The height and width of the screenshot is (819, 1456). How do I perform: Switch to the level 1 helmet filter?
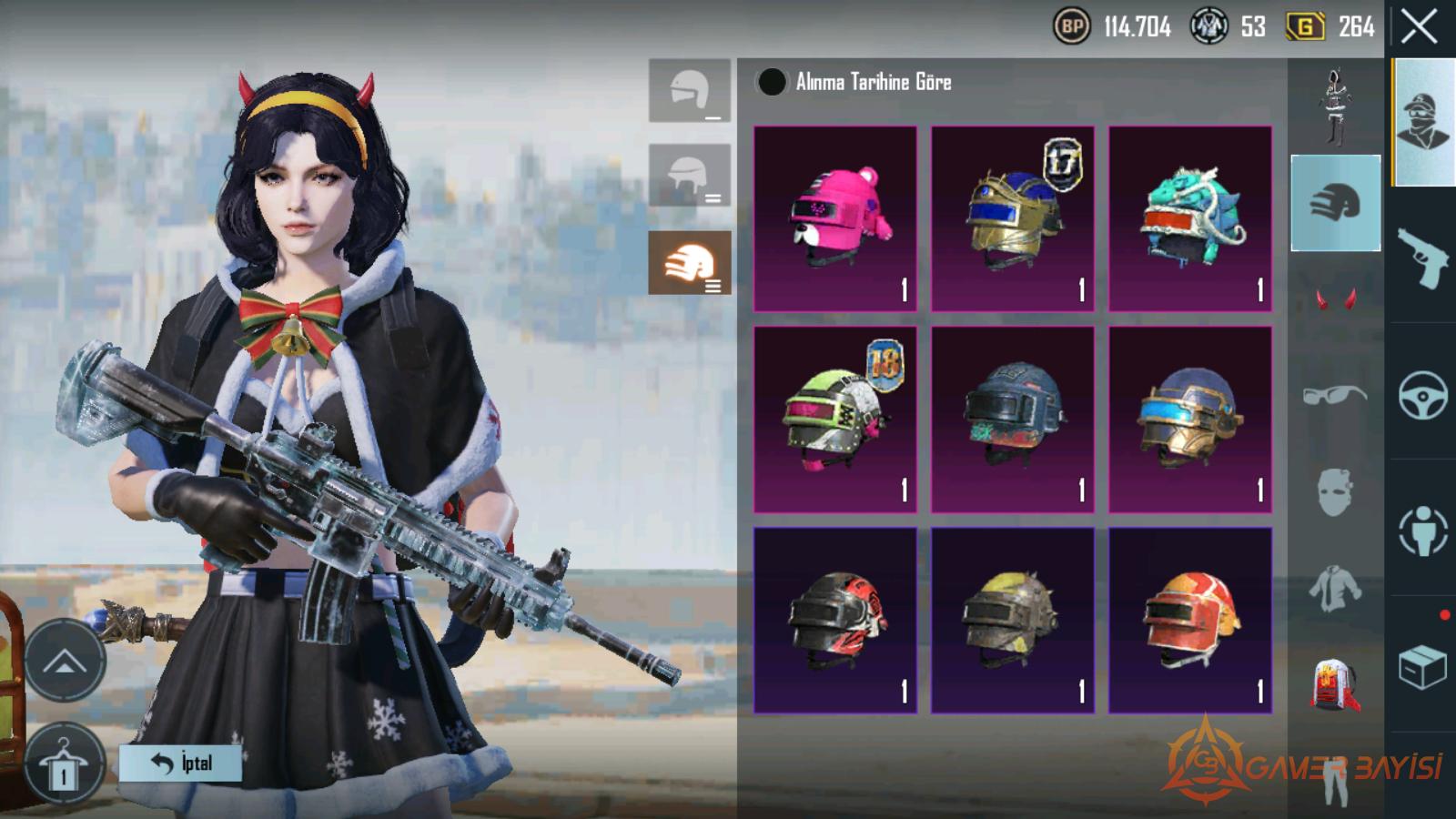(x=690, y=91)
